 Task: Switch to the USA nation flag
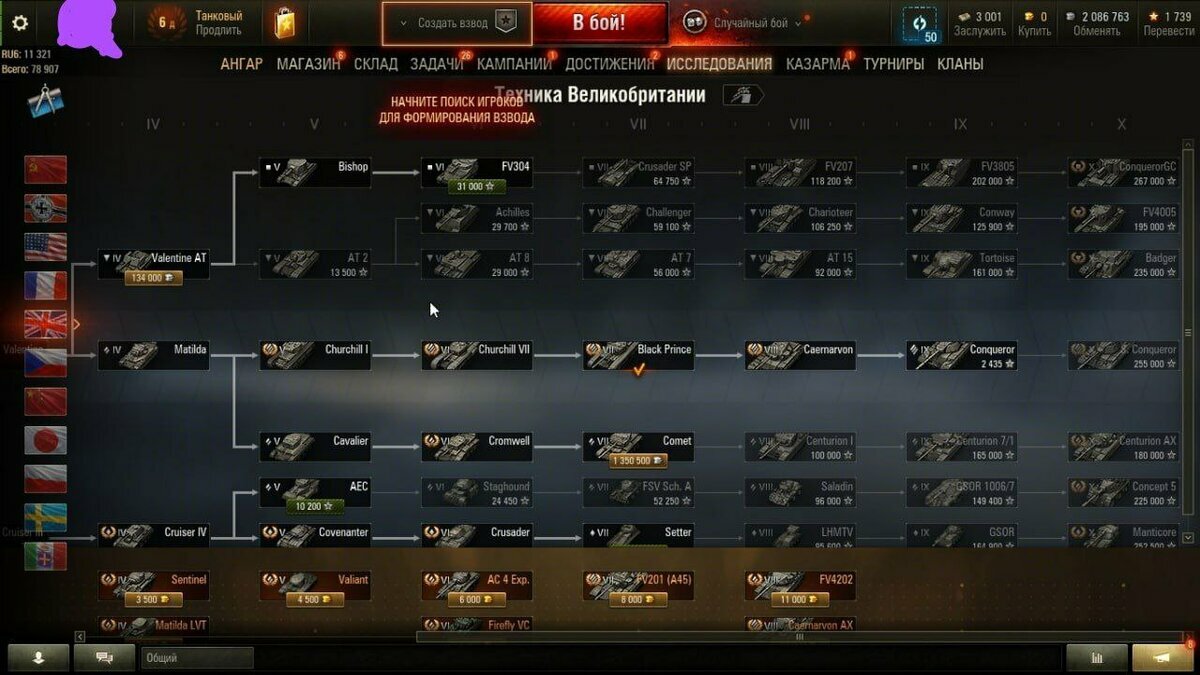pyautogui.click(x=46, y=247)
